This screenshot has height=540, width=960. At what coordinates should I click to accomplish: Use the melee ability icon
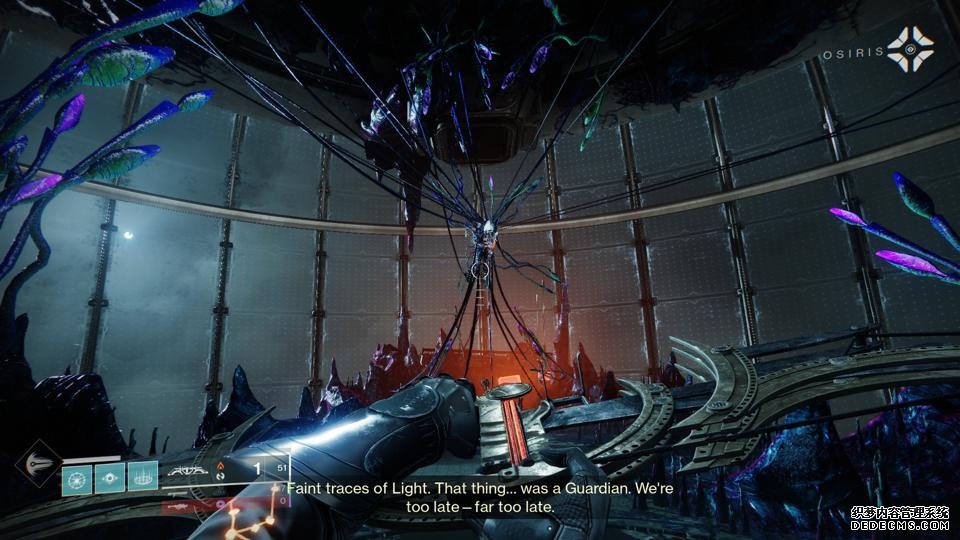click(x=110, y=479)
